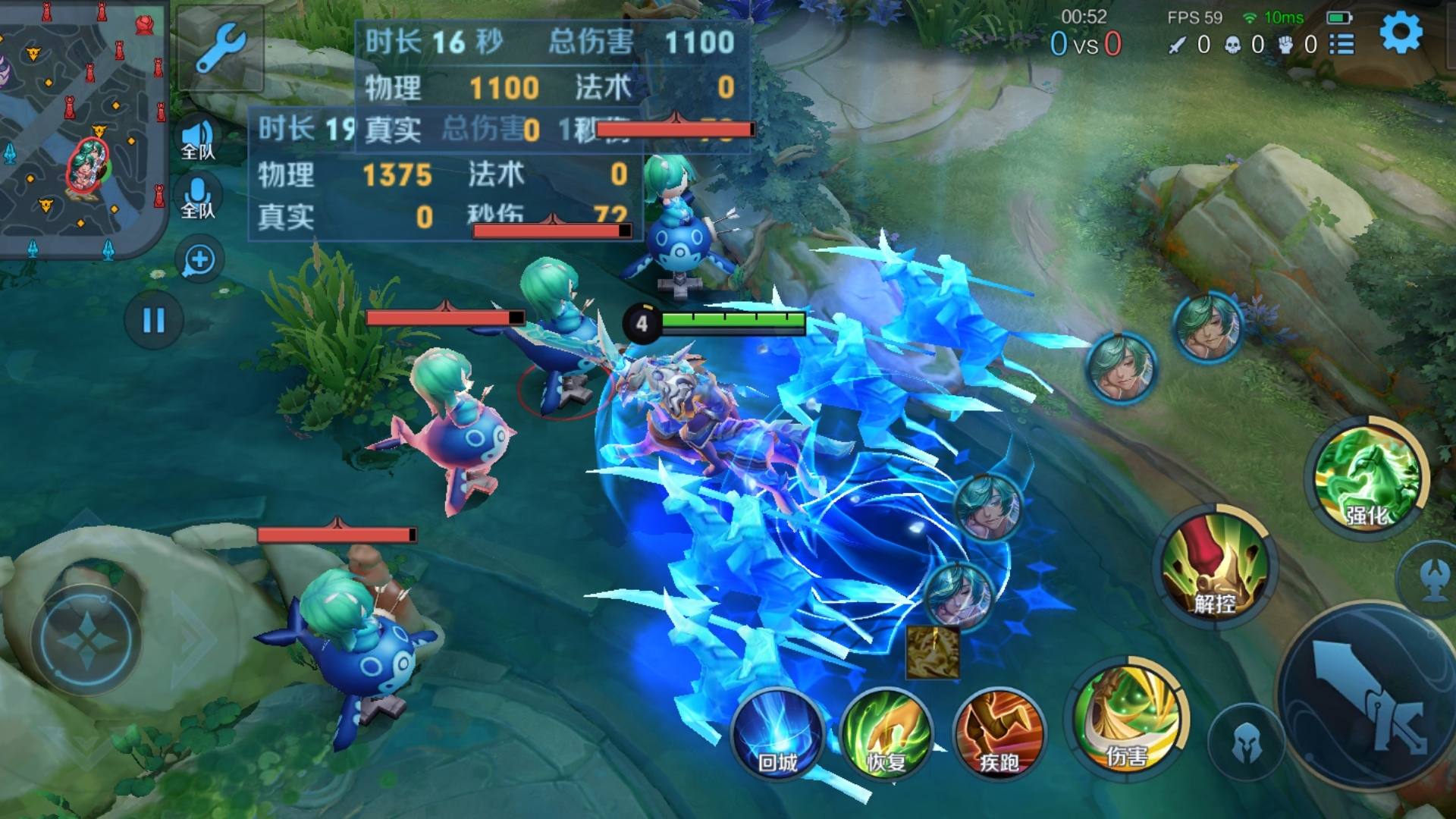Open the minimap
Screen dimensions: 1456x819
(82, 129)
